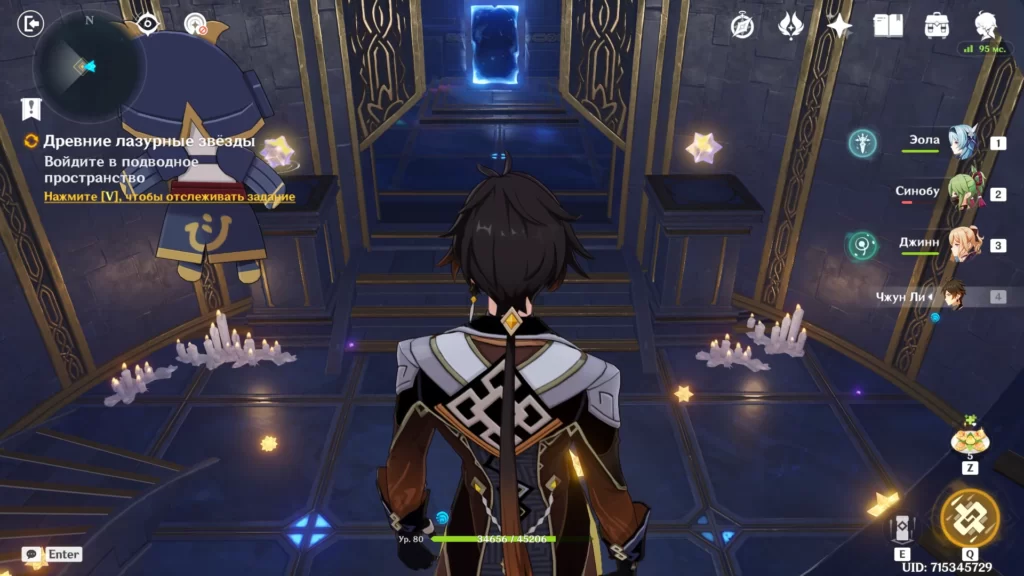Open the compass adventure handbook icon
The height and width of the screenshot is (576, 1024).
coord(742,26)
